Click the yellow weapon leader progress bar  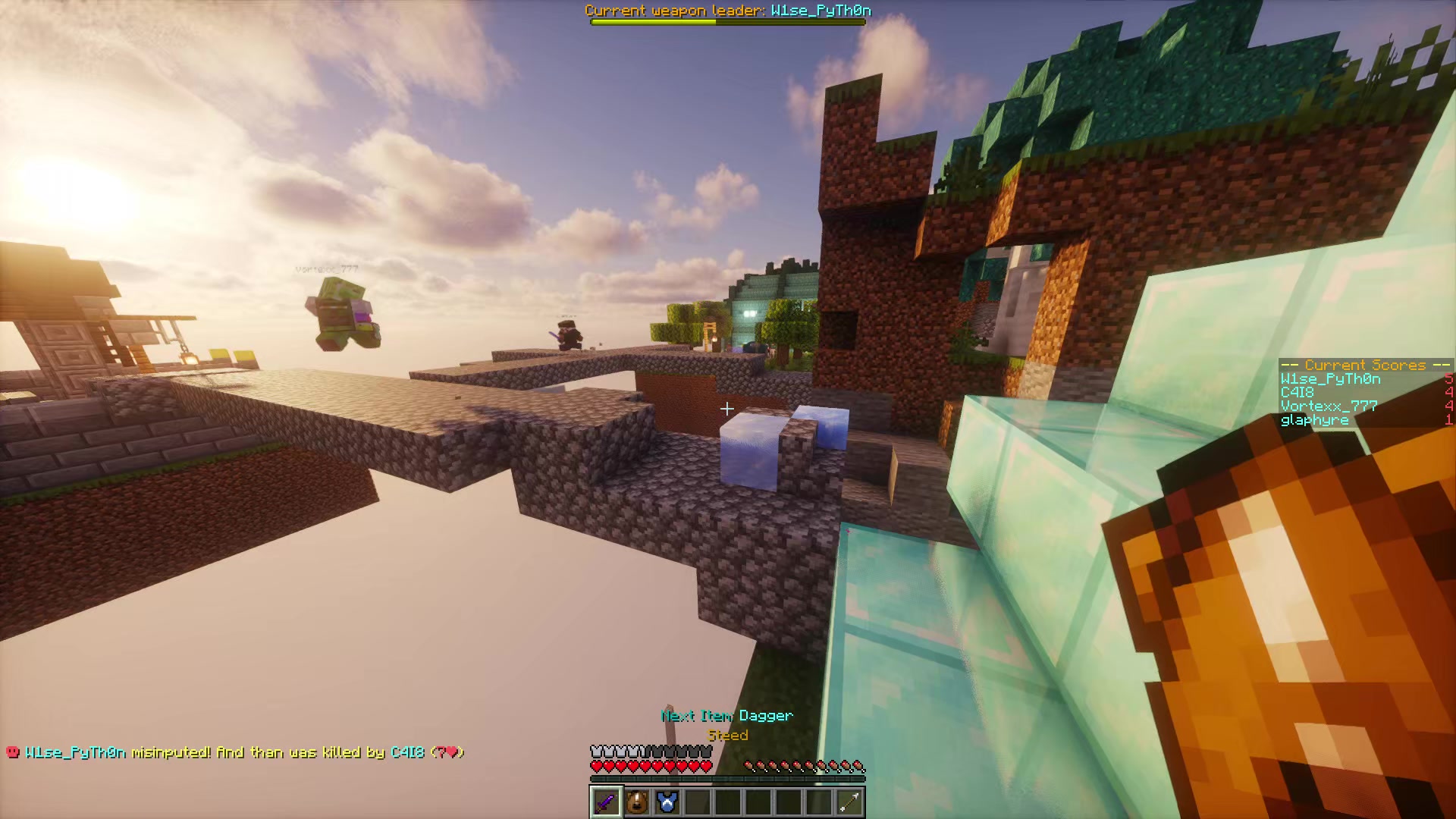[652, 21]
